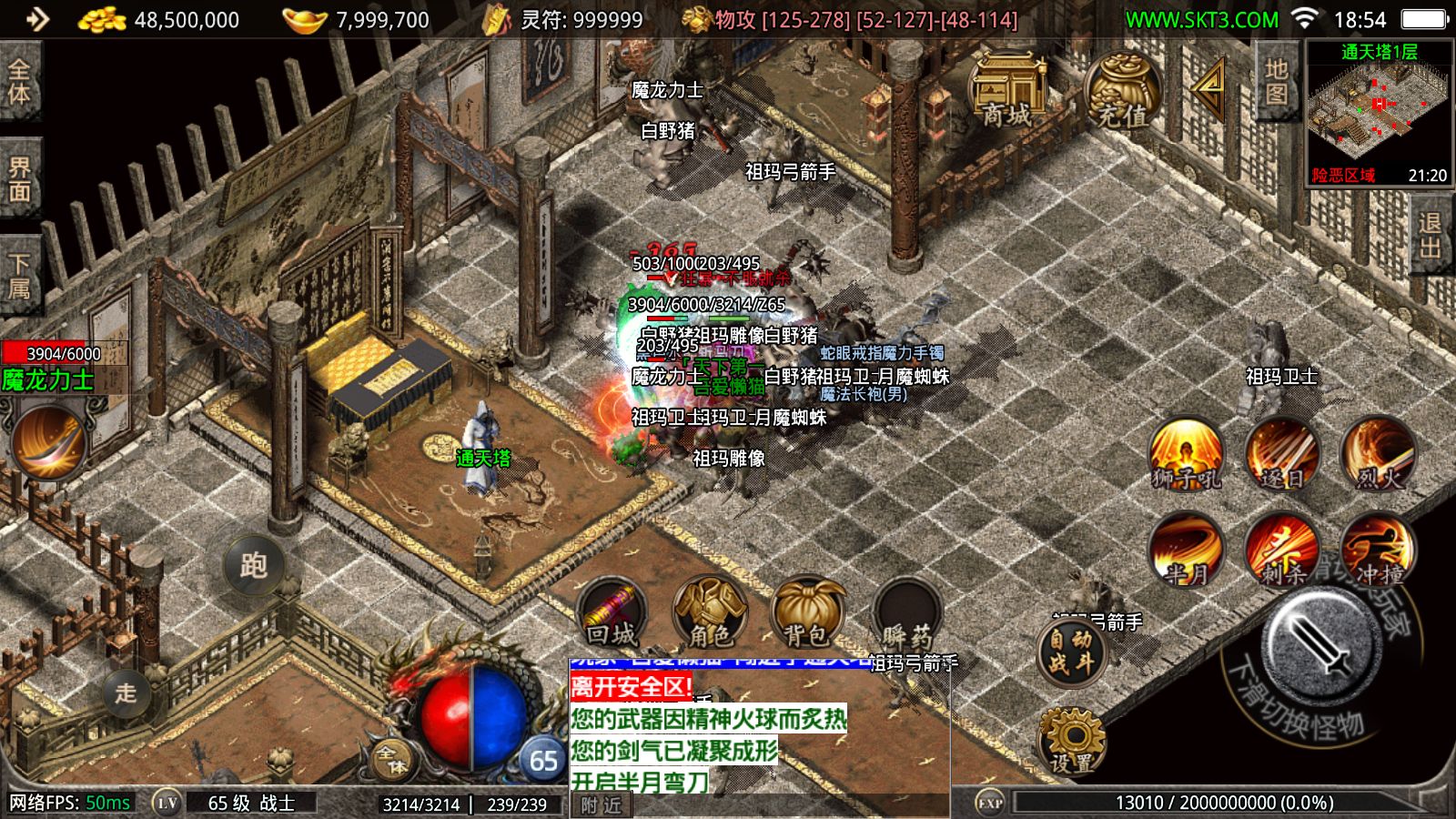Open the 商城 shop
The width and height of the screenshot is (1456, 819).
[1008, 91]
